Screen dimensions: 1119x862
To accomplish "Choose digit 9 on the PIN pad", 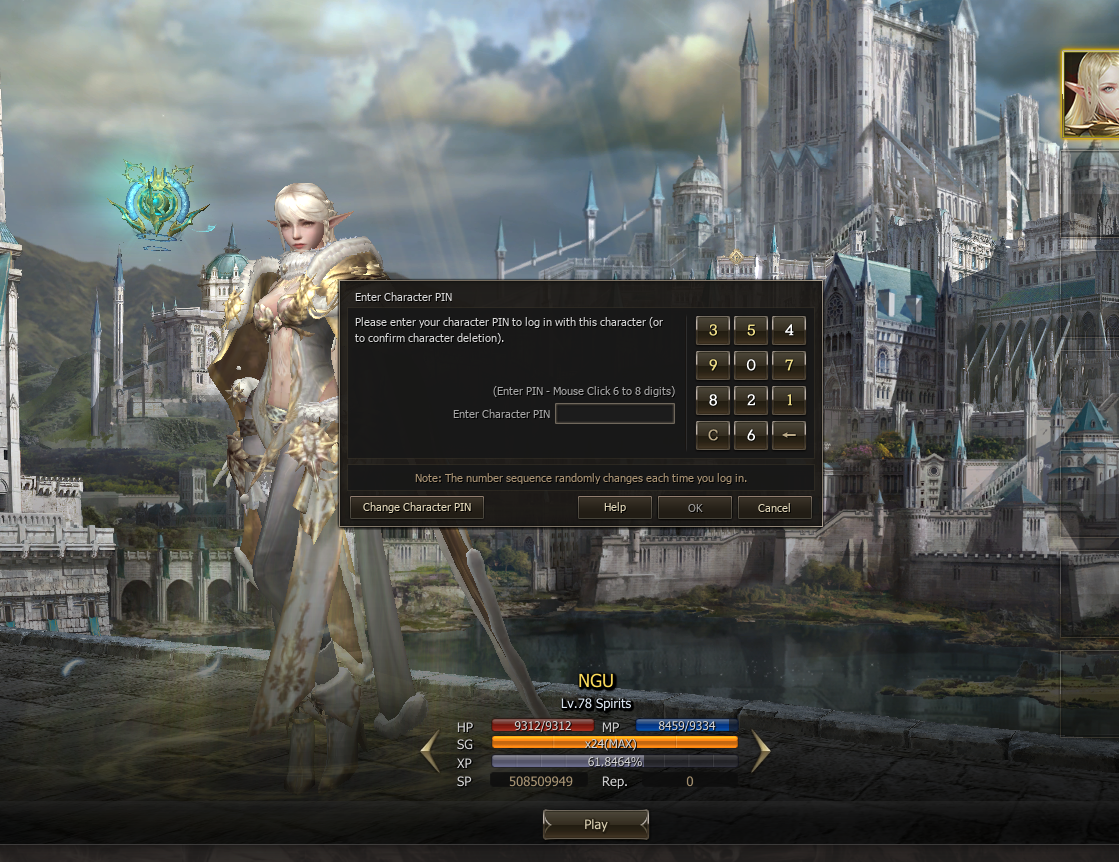I will (713, 365).
